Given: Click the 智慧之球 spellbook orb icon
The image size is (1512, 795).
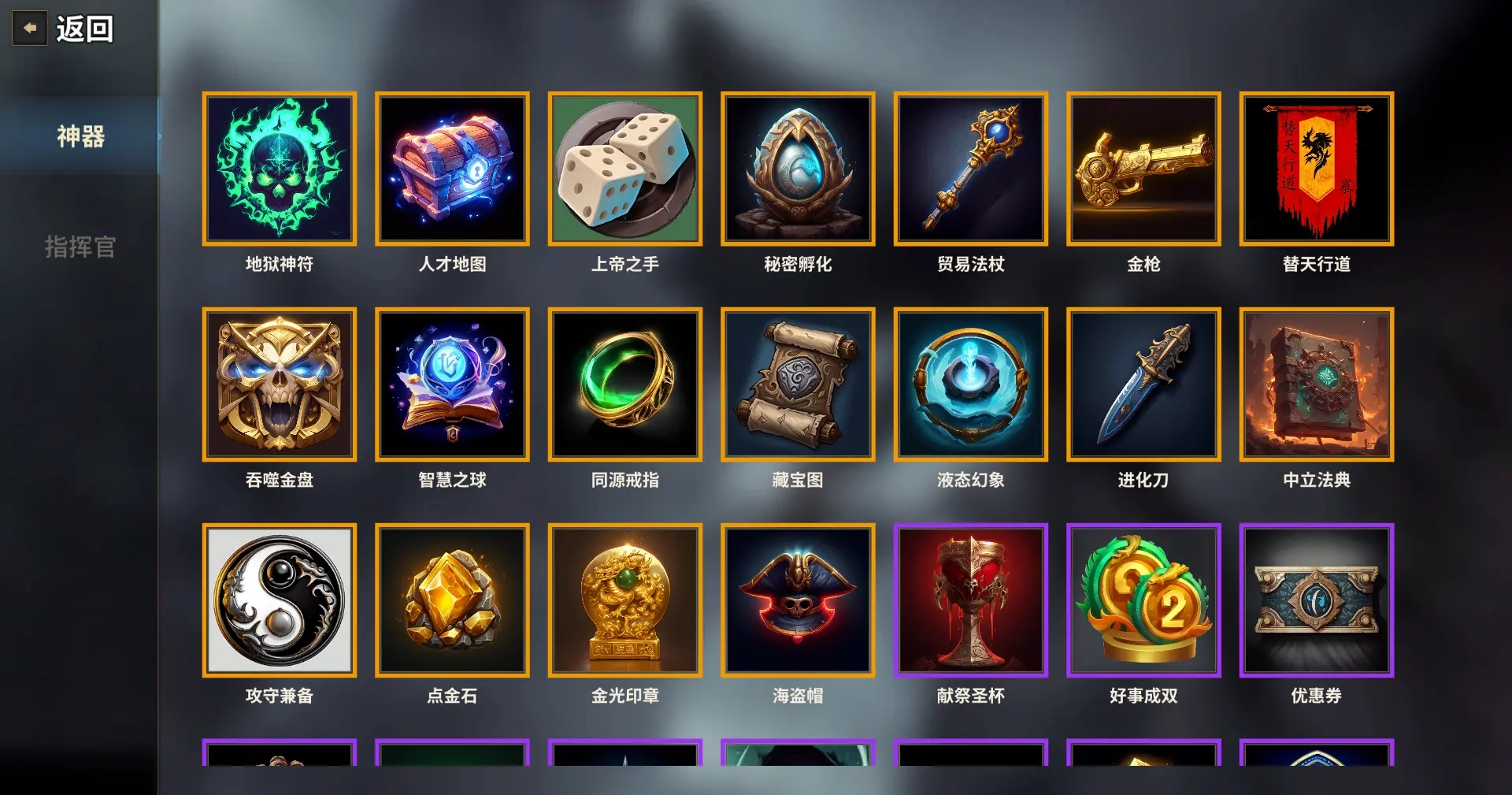Looking at the screenshot, I should 453,384.
